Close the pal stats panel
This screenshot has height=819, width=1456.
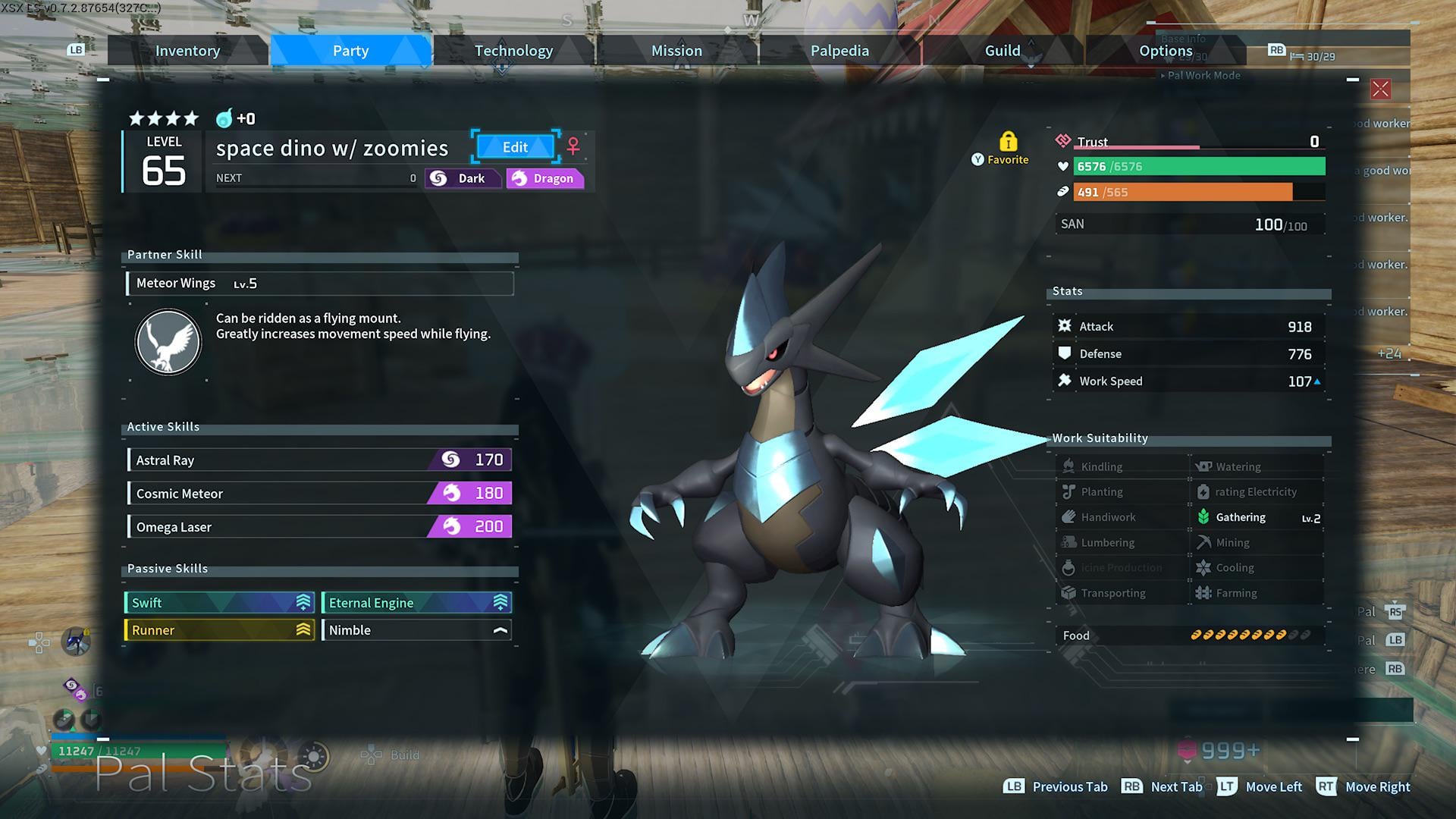click(x=1380, y=89)
